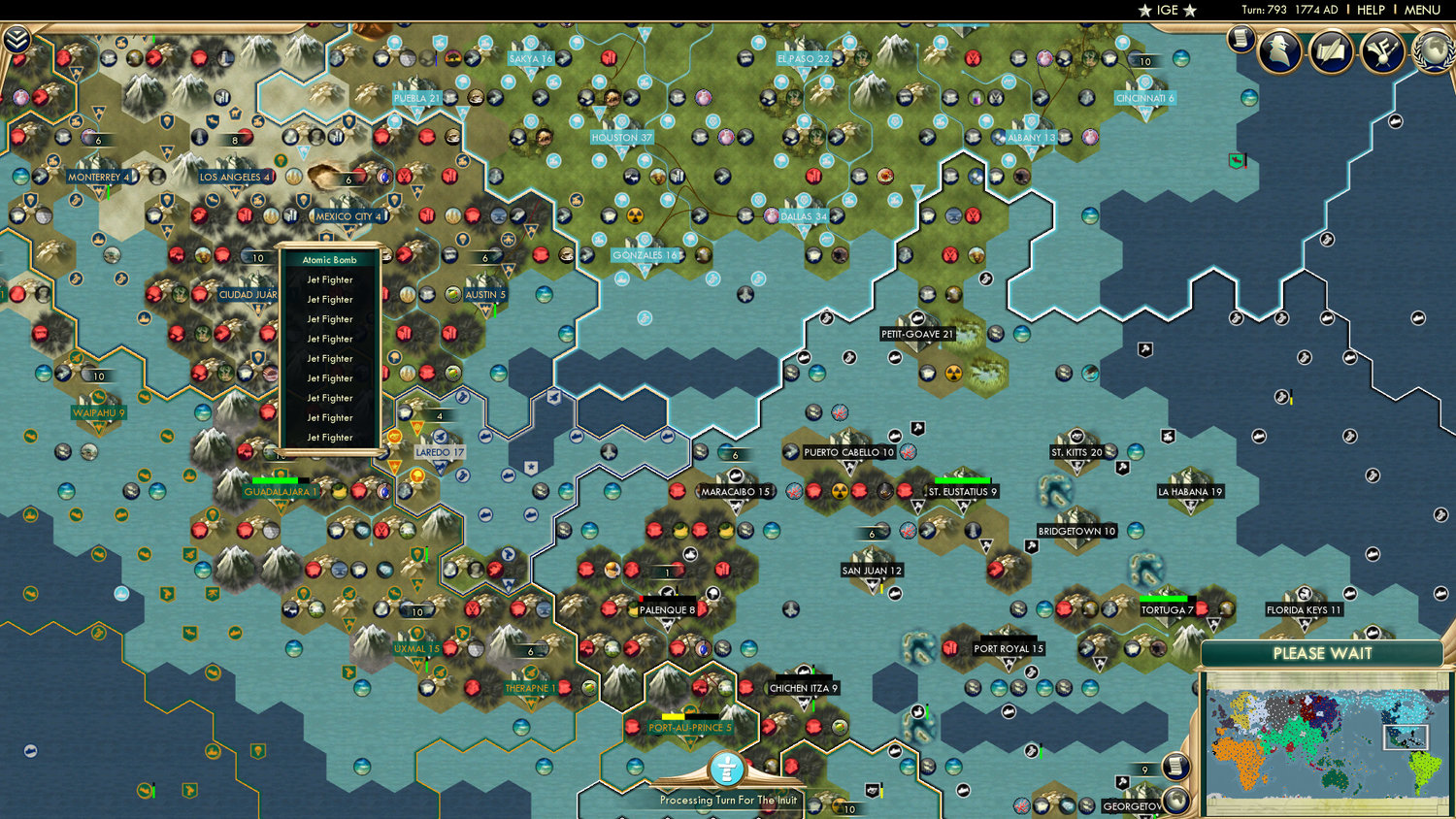Screen dimensions: 1456x819
Task: Open the Espionage overview spy icon
Action: (x=1280, y=50)
